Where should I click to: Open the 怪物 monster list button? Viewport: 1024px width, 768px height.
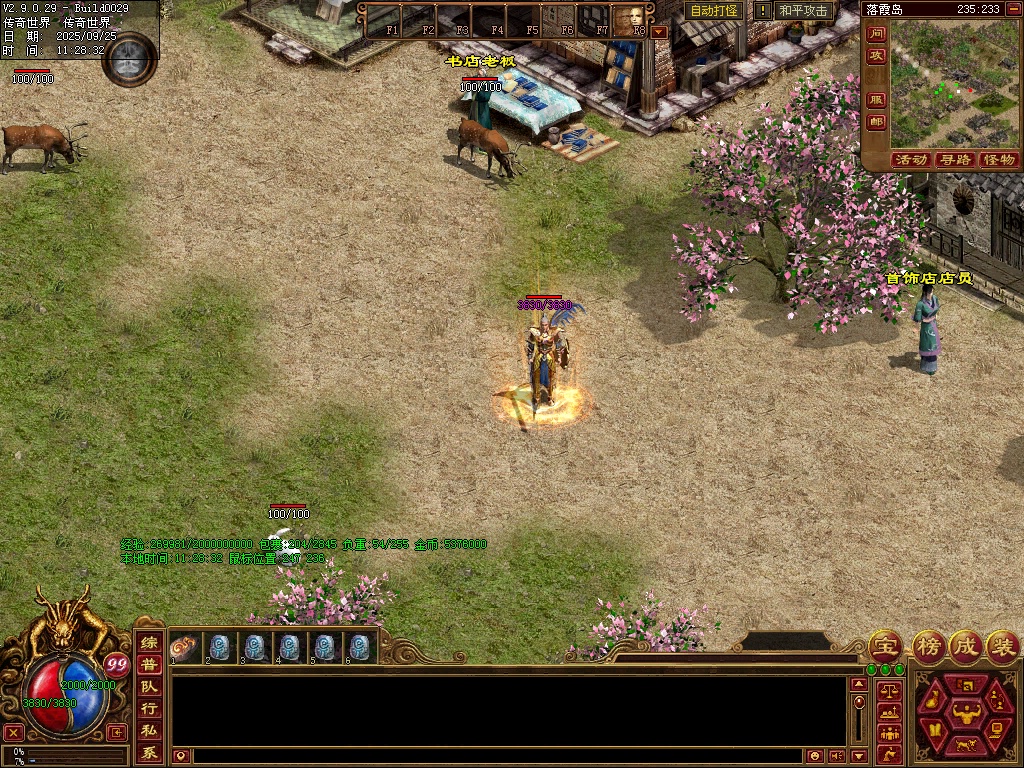point(998,160)
